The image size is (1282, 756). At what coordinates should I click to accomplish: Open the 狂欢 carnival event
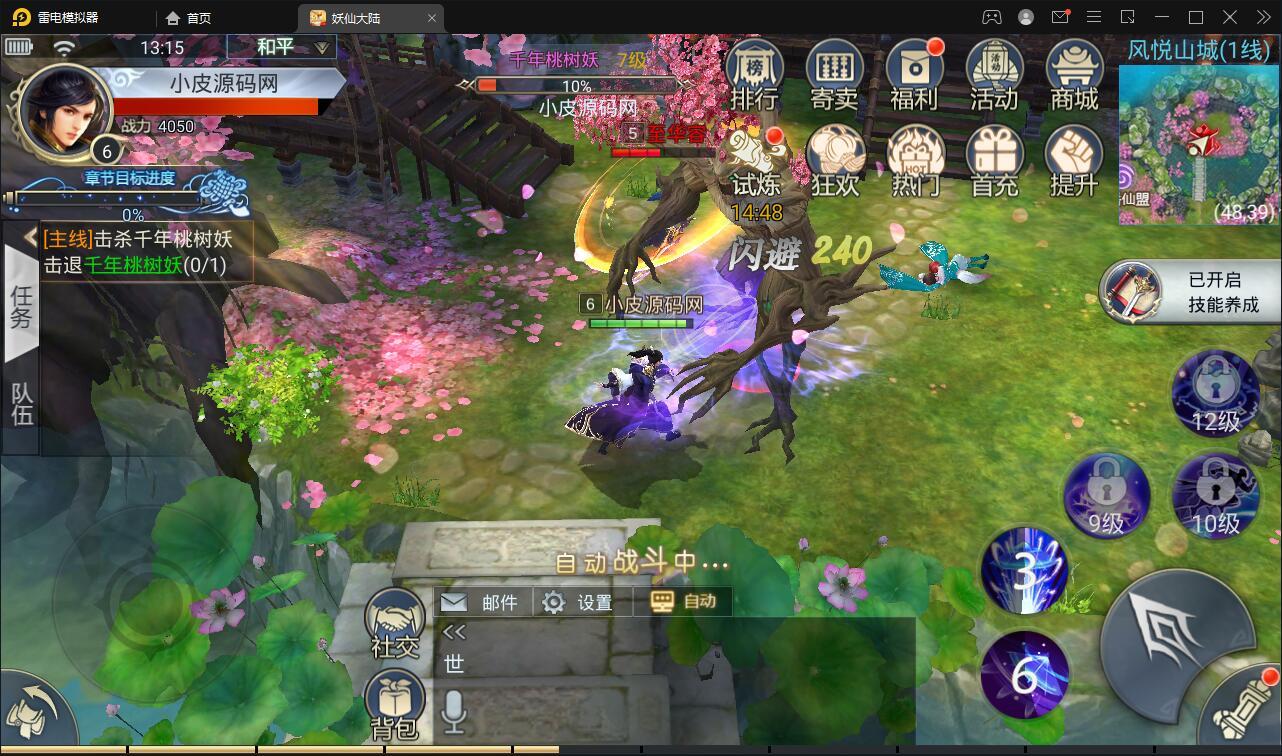pyautogui.click(x=835, y=160)
